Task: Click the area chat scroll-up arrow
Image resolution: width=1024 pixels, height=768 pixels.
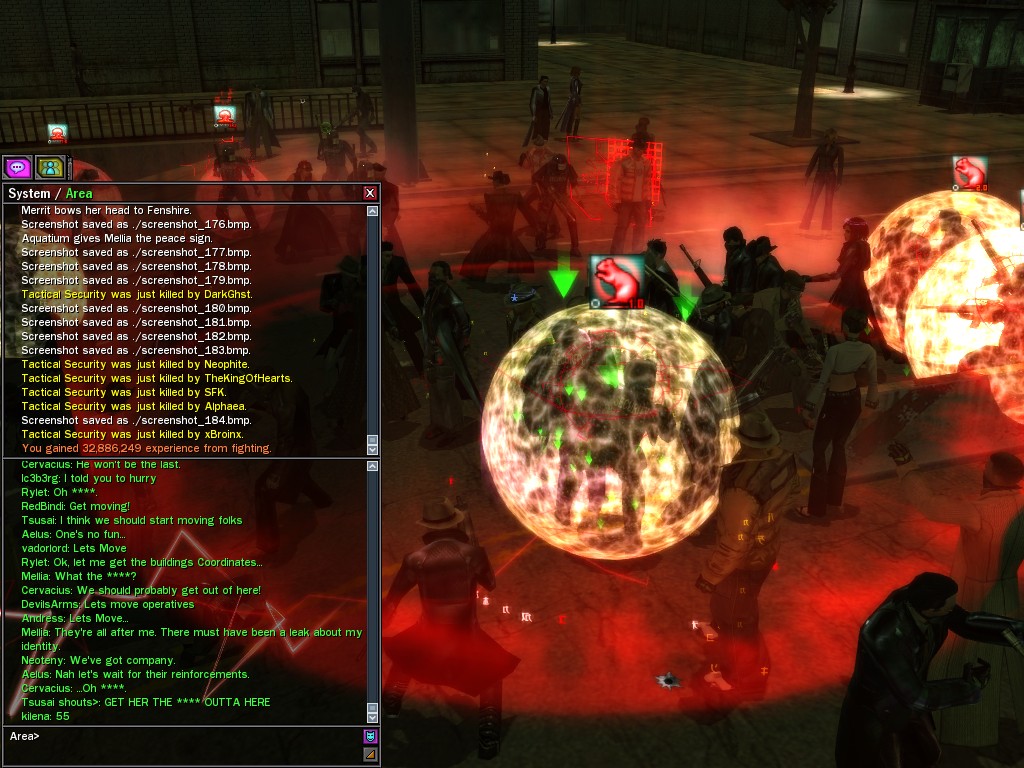Action: coord(373,466)
